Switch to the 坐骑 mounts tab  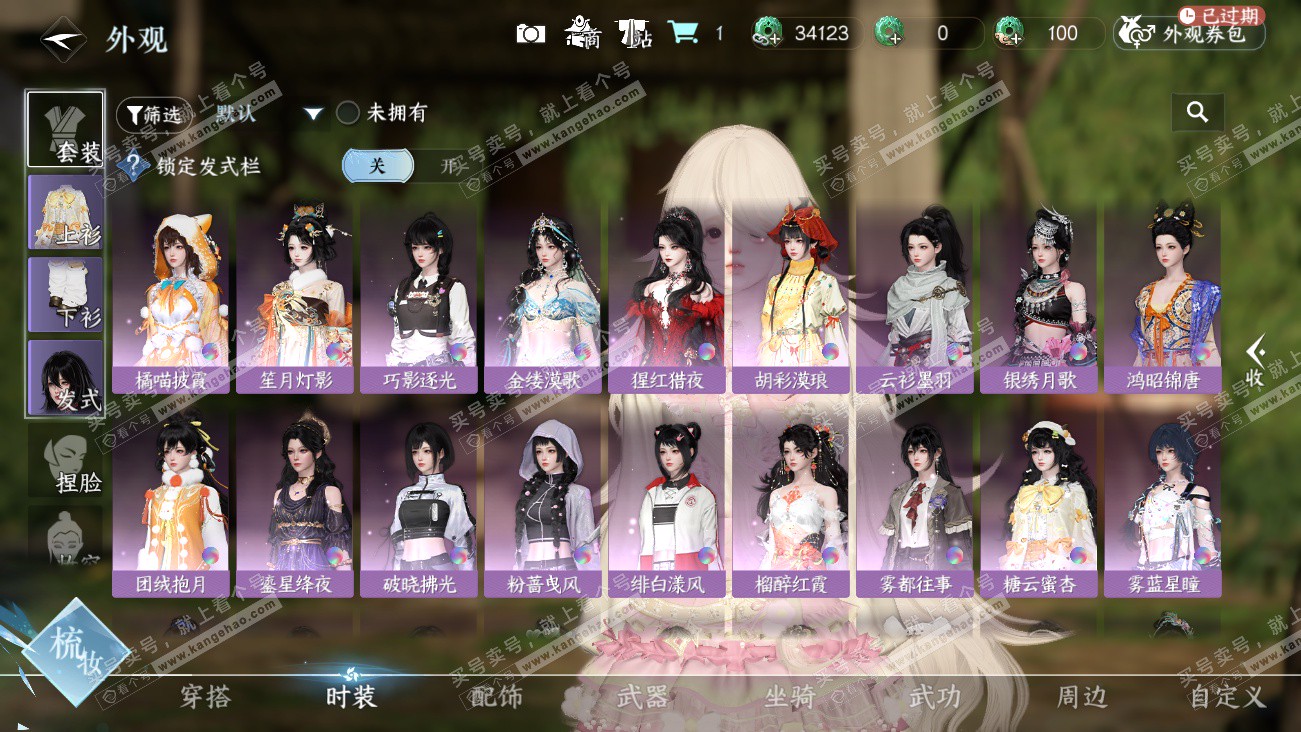(x=788, y=697)
